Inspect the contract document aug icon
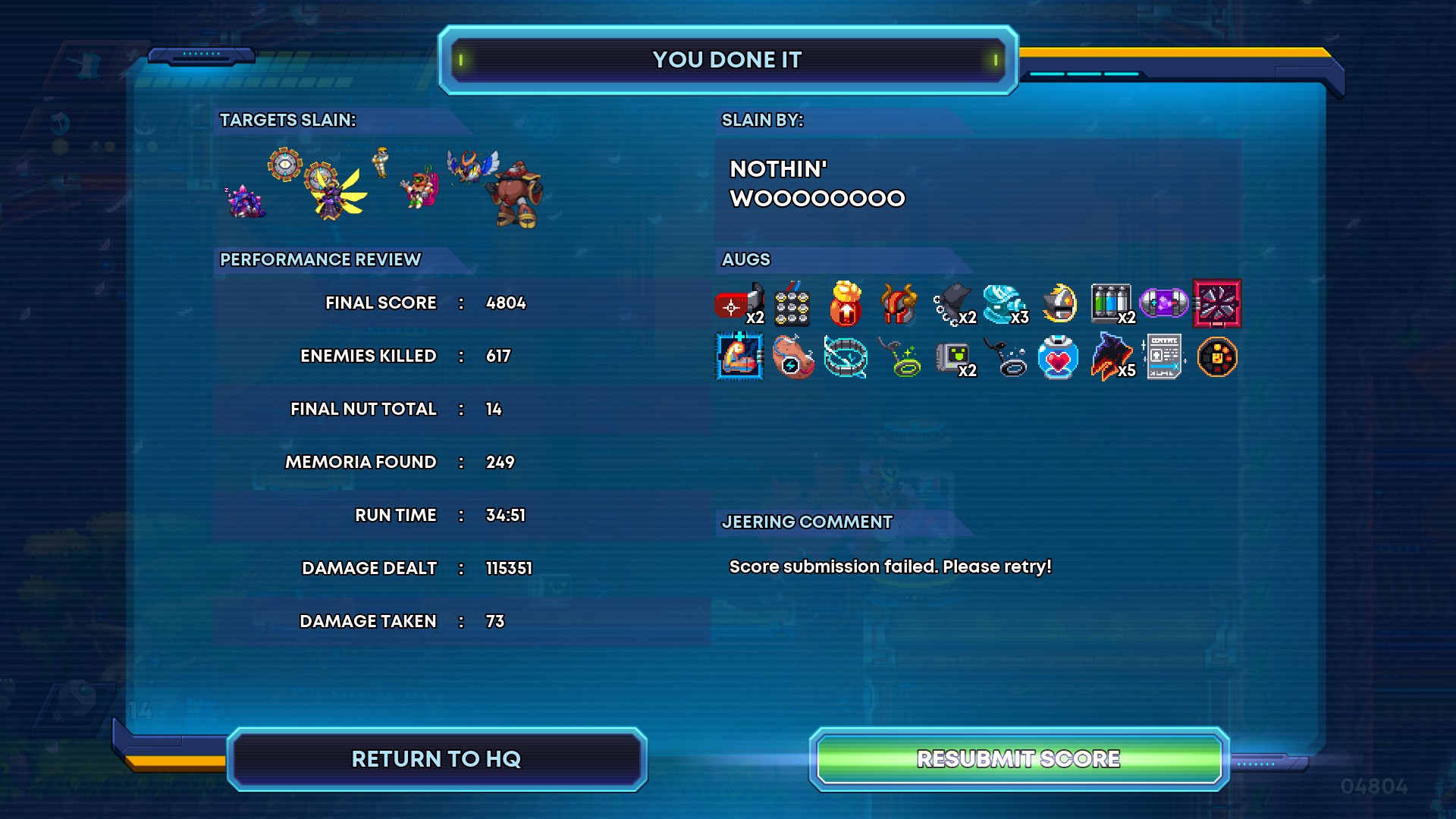The height and width of the screenshot is (819, 1456). (x=1164, y=357)
